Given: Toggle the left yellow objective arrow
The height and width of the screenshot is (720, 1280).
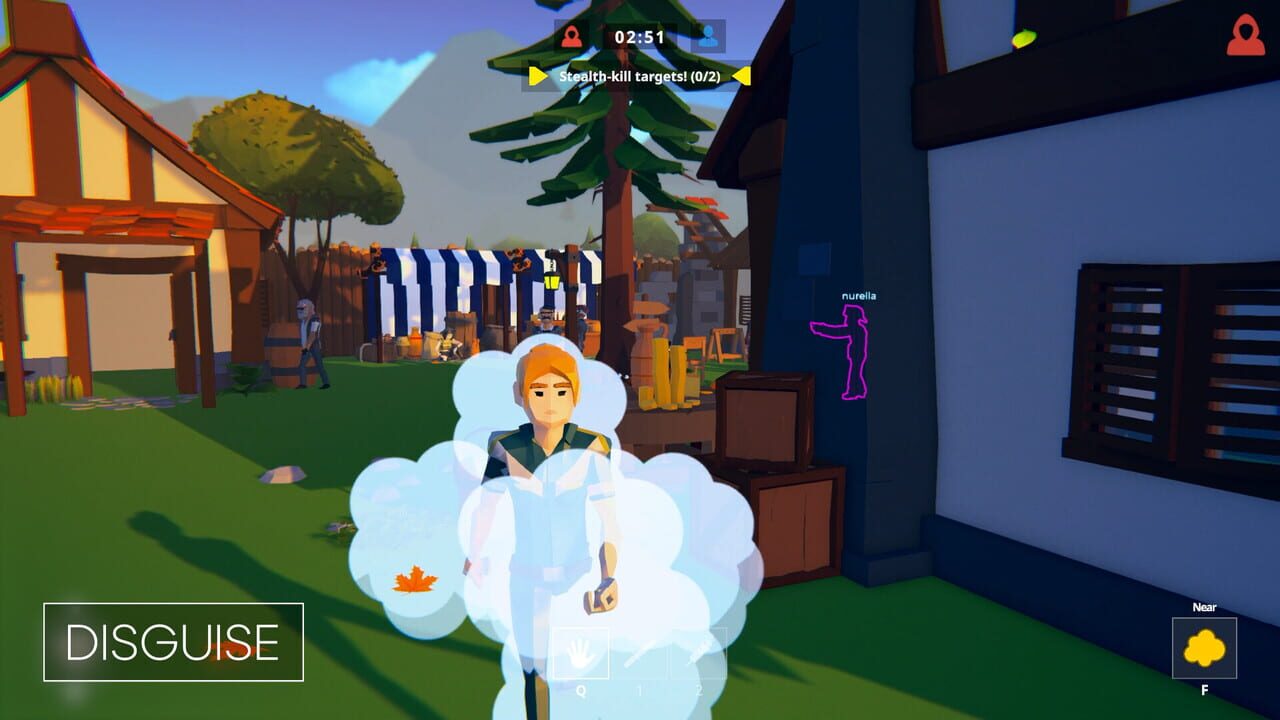Looking at the screenshot, I should (538, 73).
